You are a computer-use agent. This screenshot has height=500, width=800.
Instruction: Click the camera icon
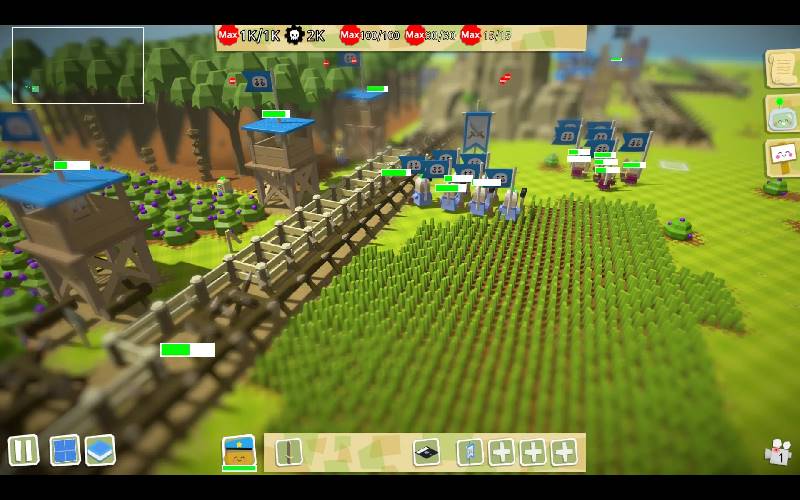(778, 453)
